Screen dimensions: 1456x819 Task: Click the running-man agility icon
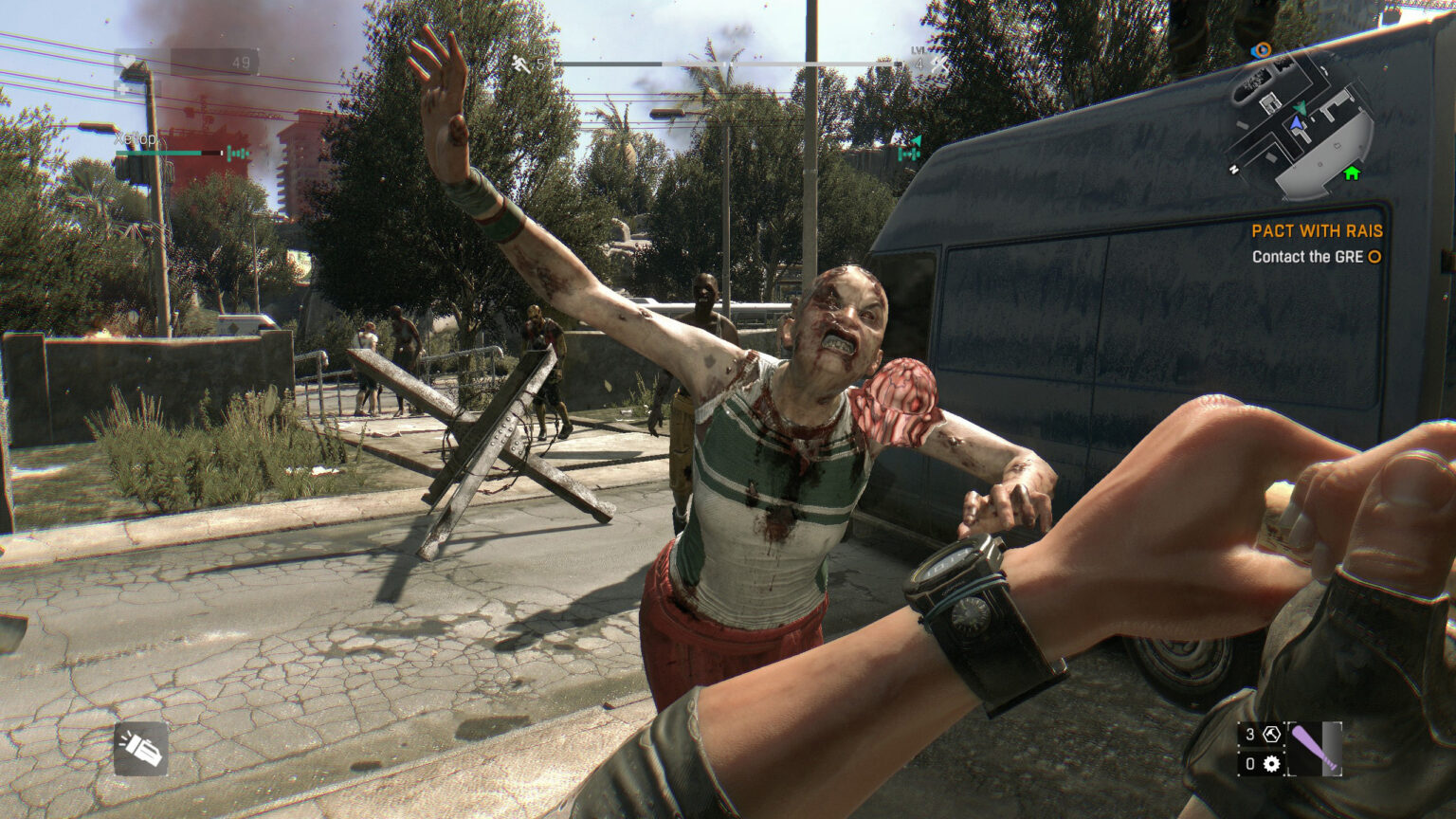(x=521, y=64)
